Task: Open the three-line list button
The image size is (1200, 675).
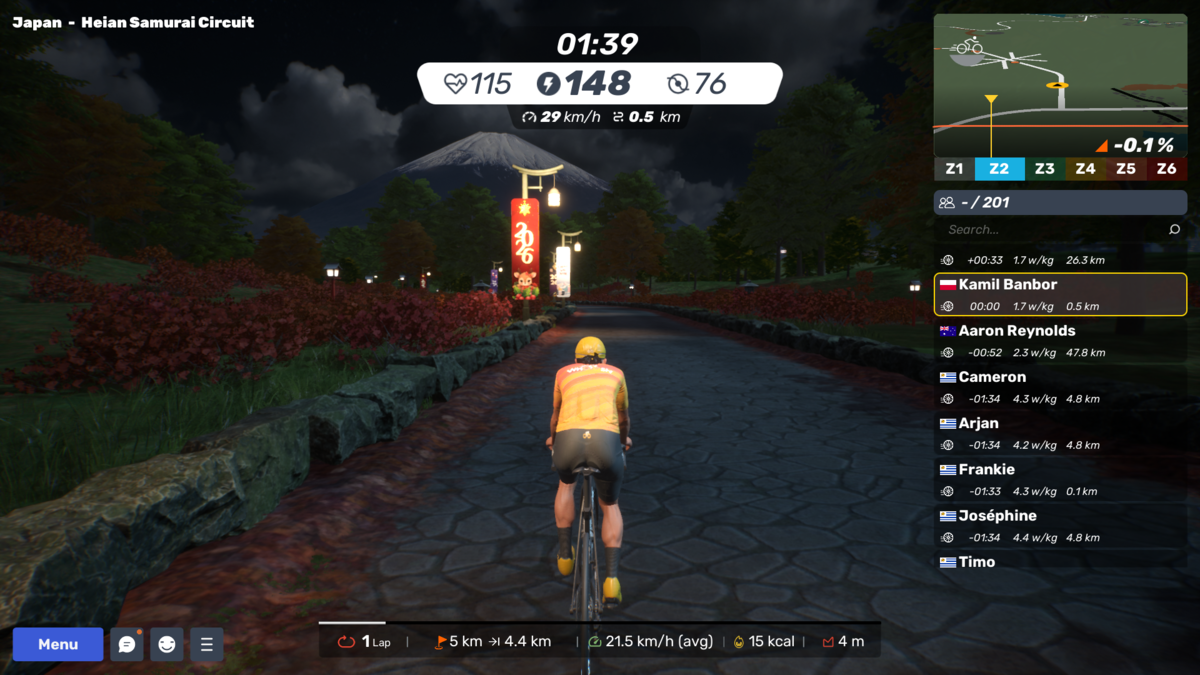Action: point(206,645)
